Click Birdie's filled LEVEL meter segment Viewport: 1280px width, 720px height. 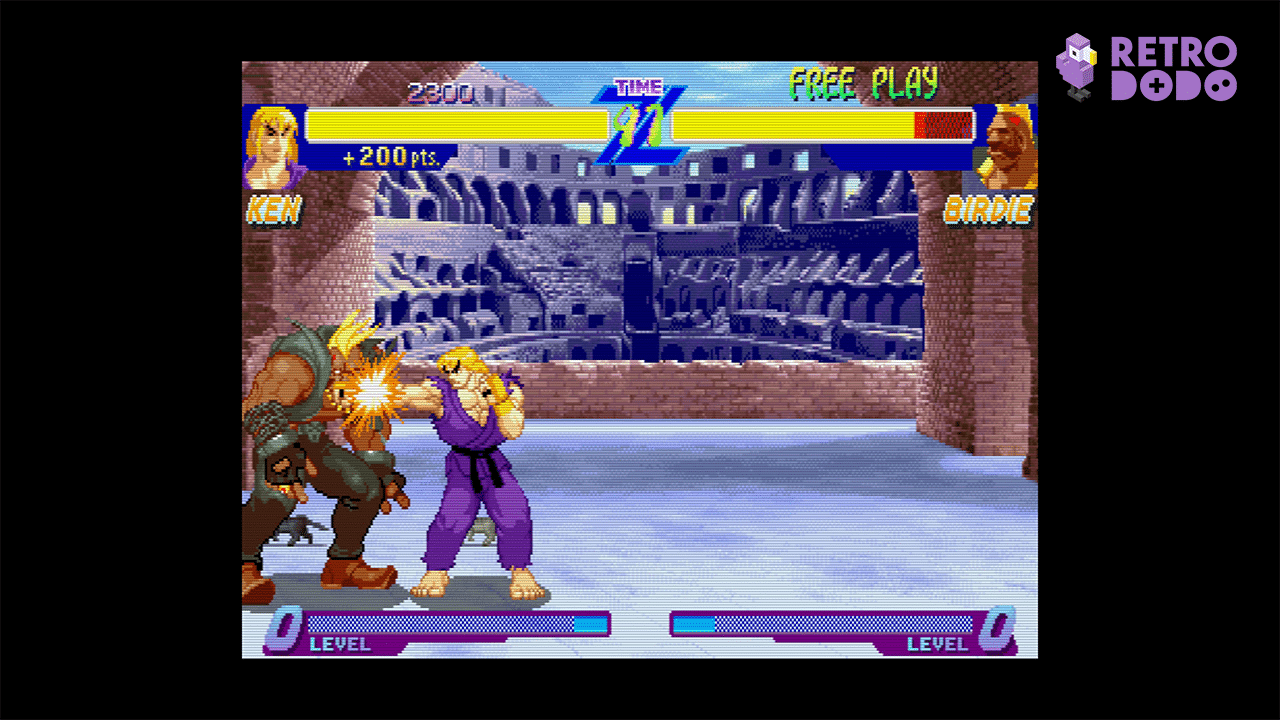point(692,622)
